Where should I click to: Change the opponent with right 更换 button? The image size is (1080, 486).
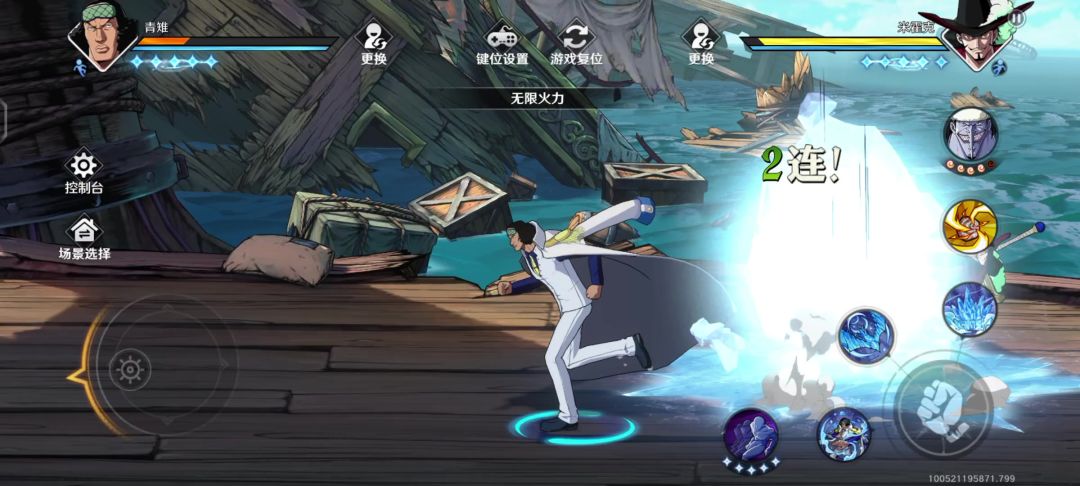701,42
